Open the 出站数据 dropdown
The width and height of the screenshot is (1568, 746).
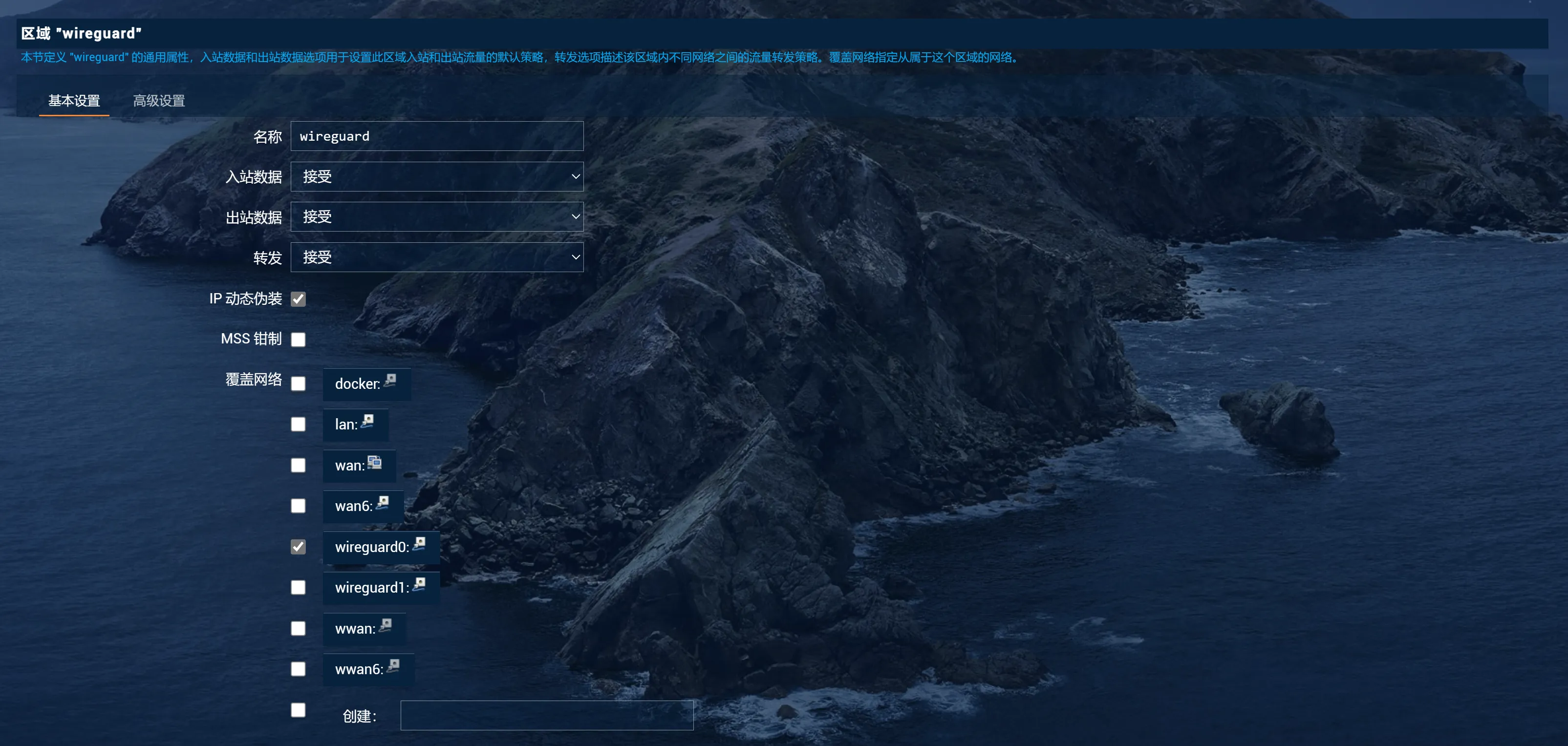[x=436, y=216]
